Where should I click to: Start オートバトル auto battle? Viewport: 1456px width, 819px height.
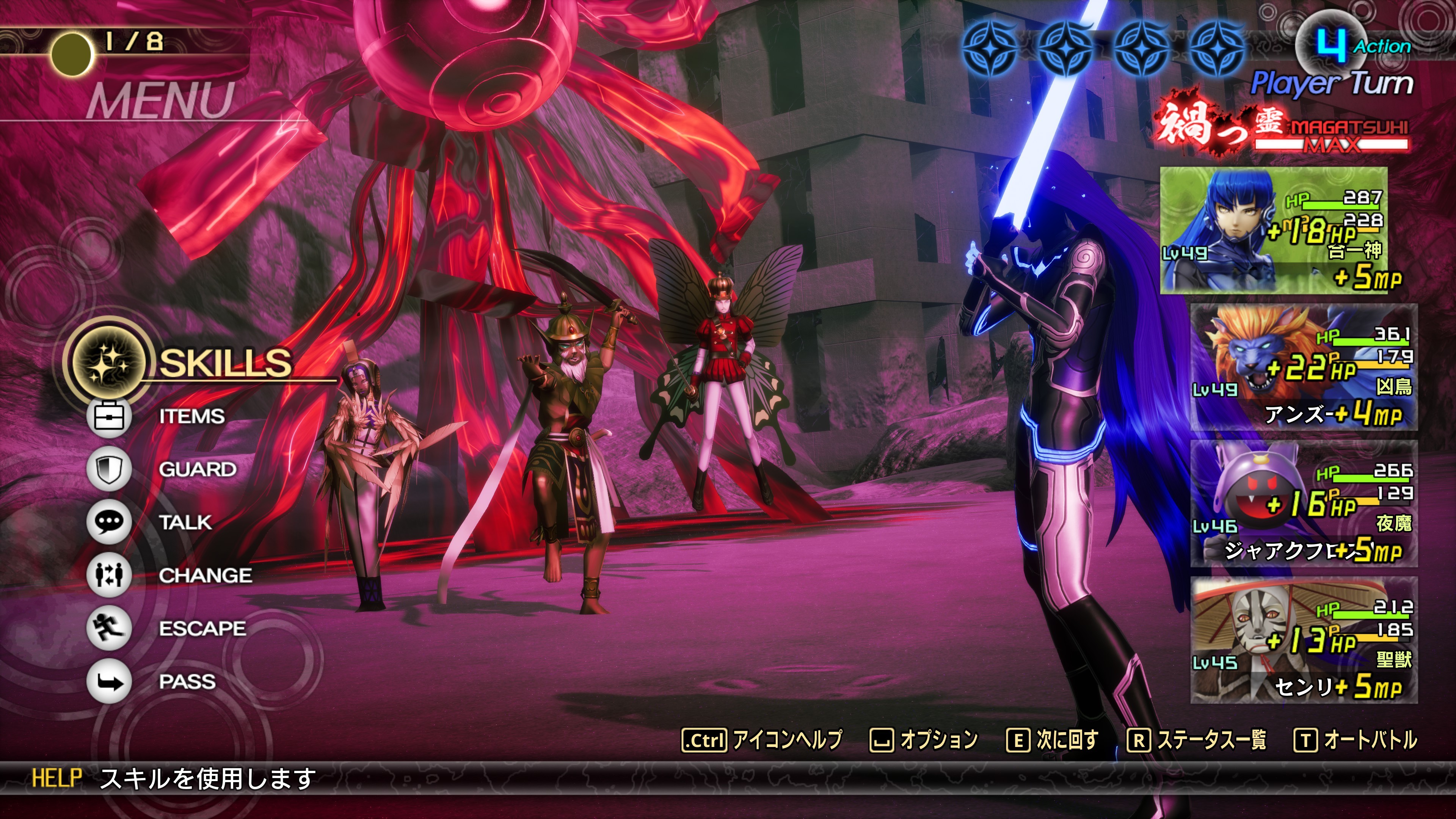point(1356,740)
